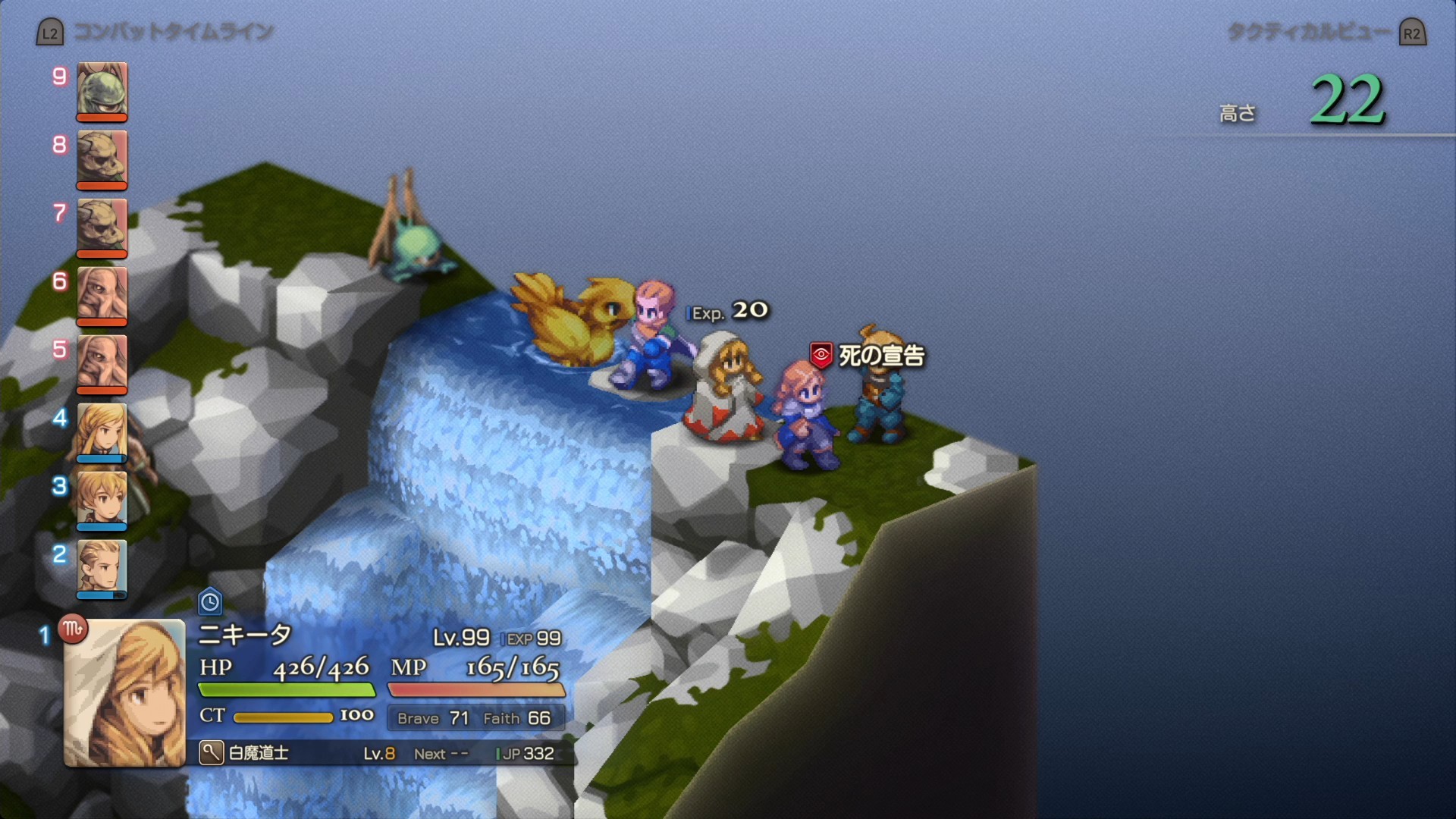This screenshot has width=1456, height=819.
Task: Select the long-haired blonde portrait at turn 4
Action: click(102, 431)
